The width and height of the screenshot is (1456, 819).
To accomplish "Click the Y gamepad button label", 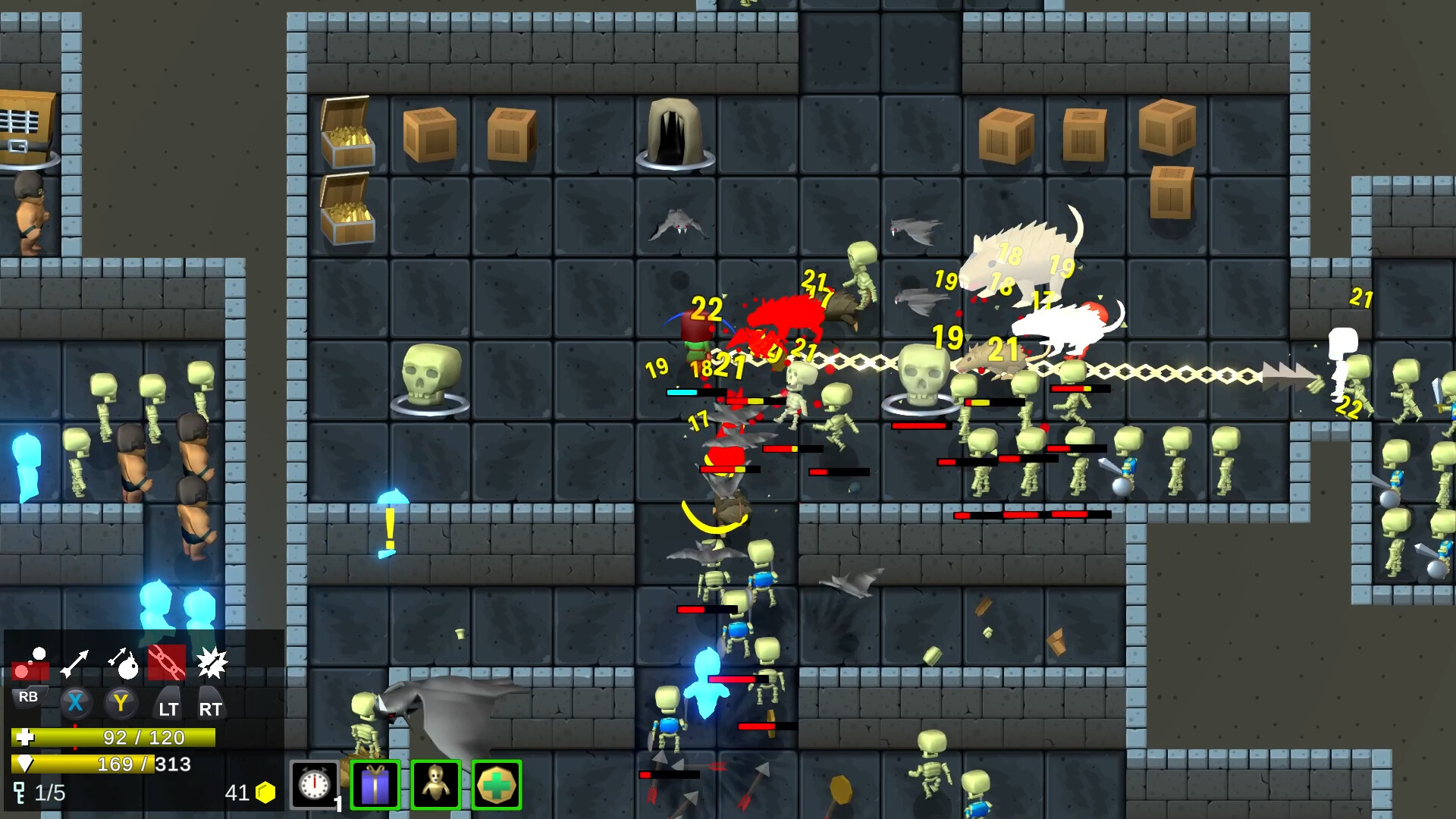I will 121,703.
